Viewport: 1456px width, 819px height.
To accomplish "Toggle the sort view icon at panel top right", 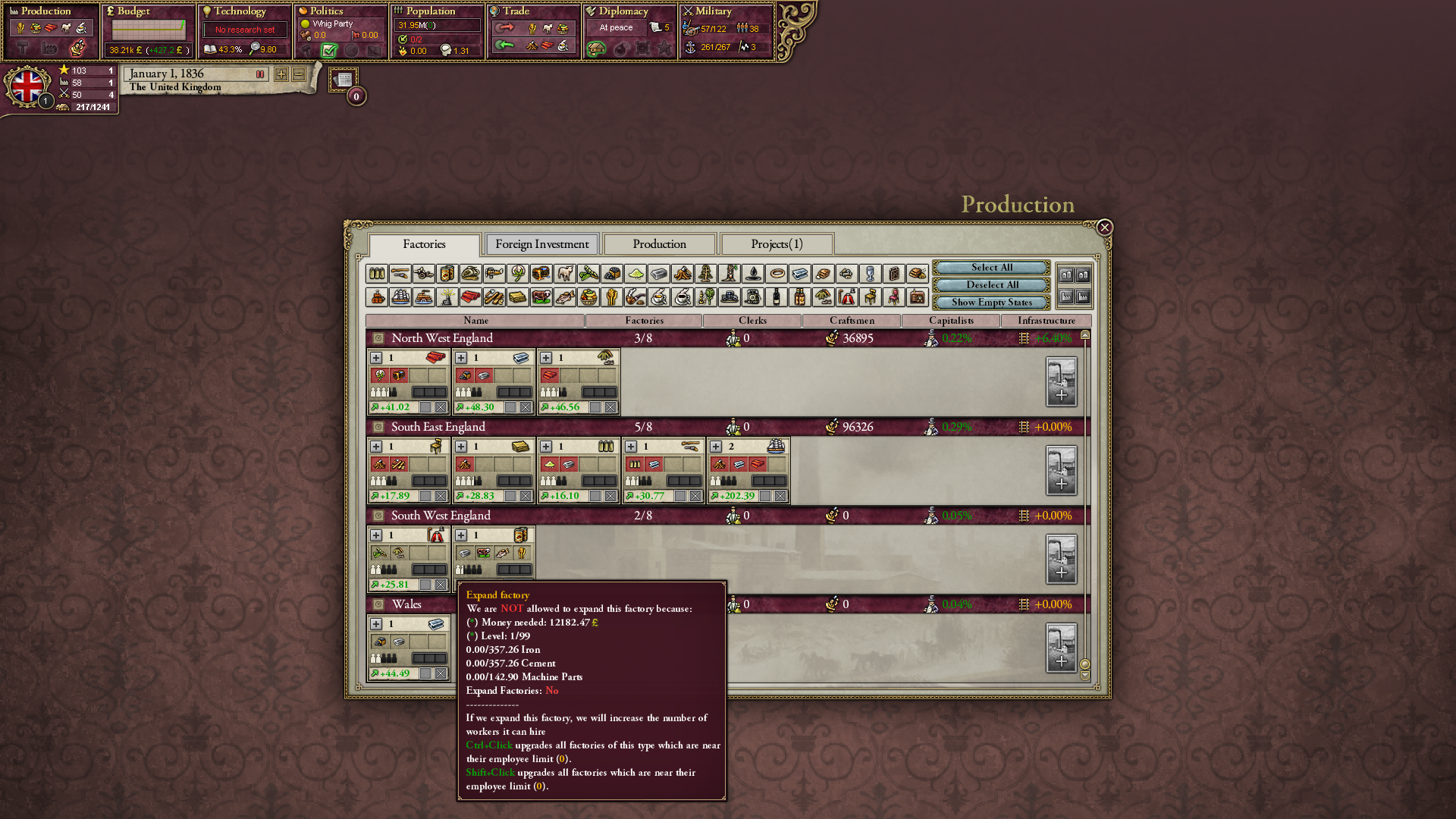I will point(1084,275).
